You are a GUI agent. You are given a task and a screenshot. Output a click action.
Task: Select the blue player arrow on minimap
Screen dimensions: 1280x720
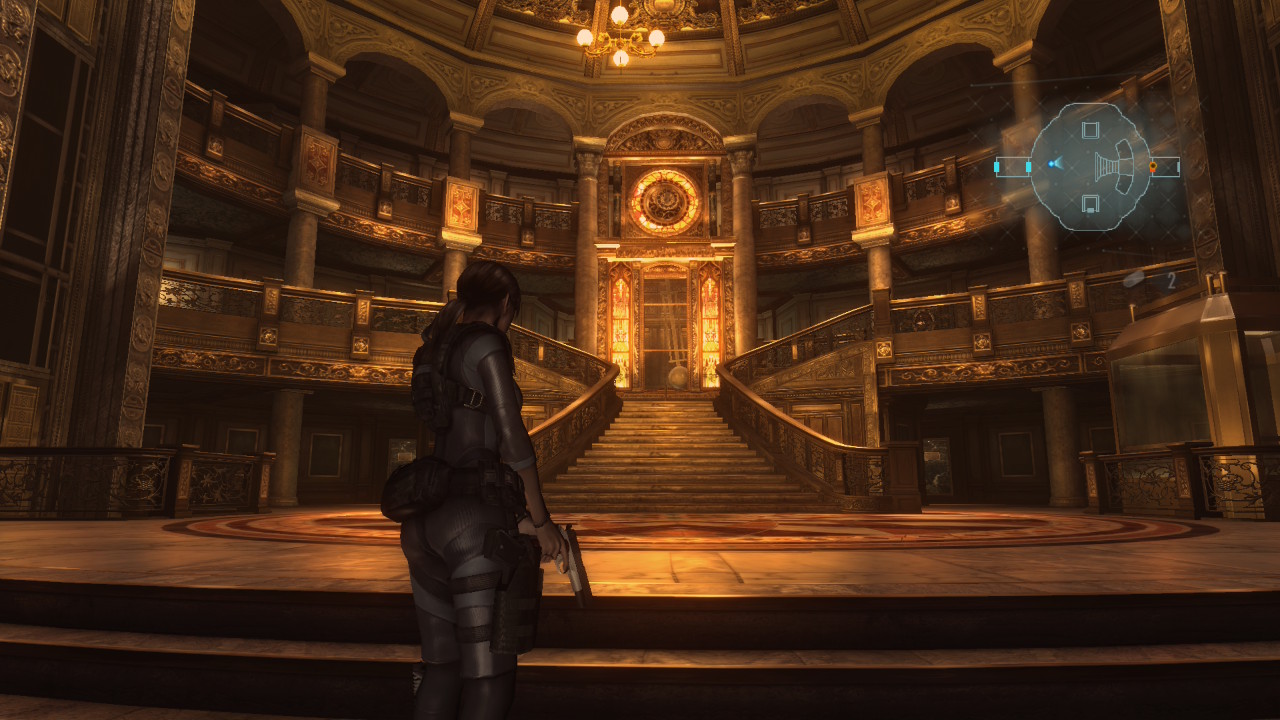click(x=1053, y=163)
